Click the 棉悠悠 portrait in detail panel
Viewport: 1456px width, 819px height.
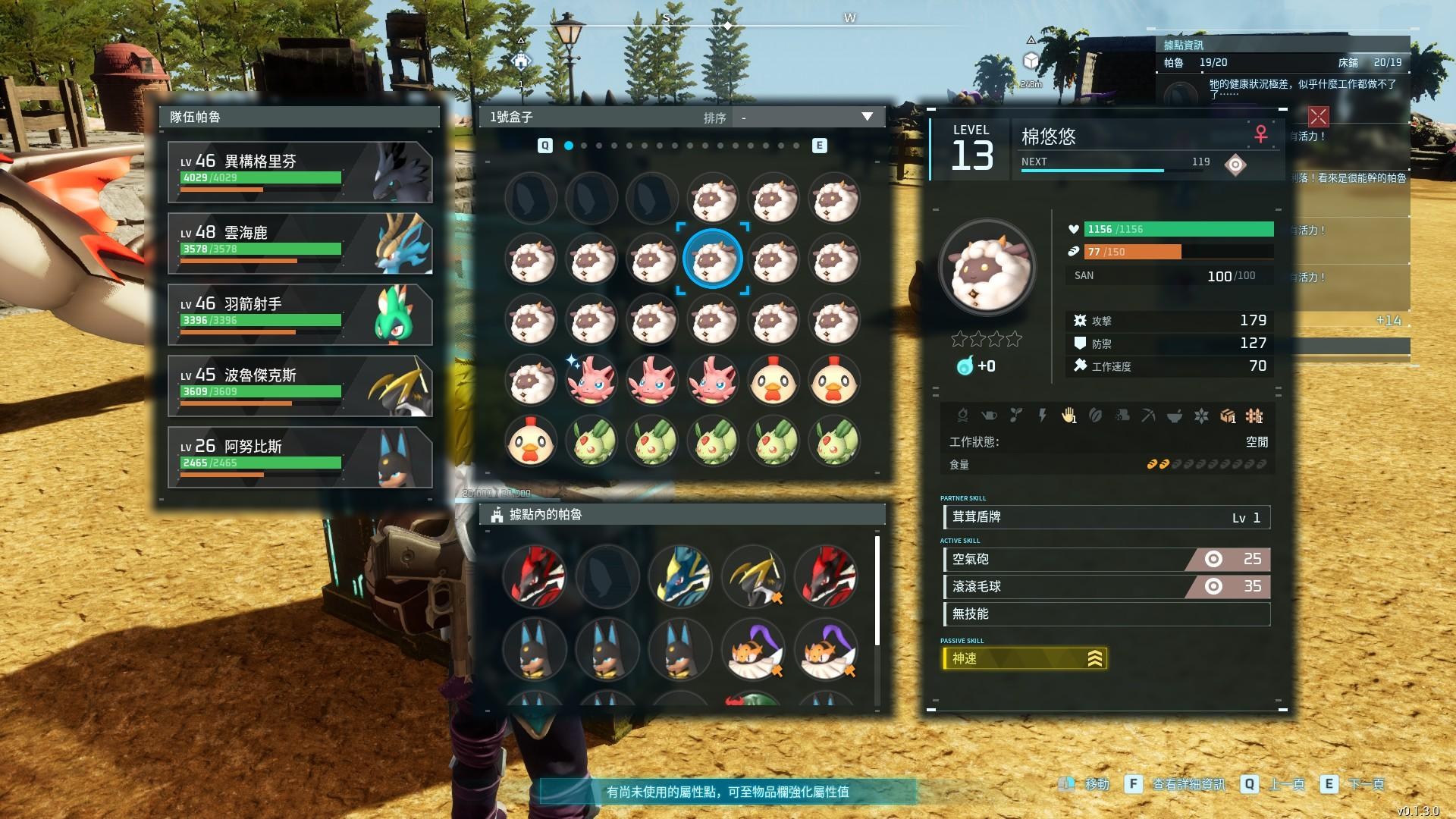[x=987, y=268]
